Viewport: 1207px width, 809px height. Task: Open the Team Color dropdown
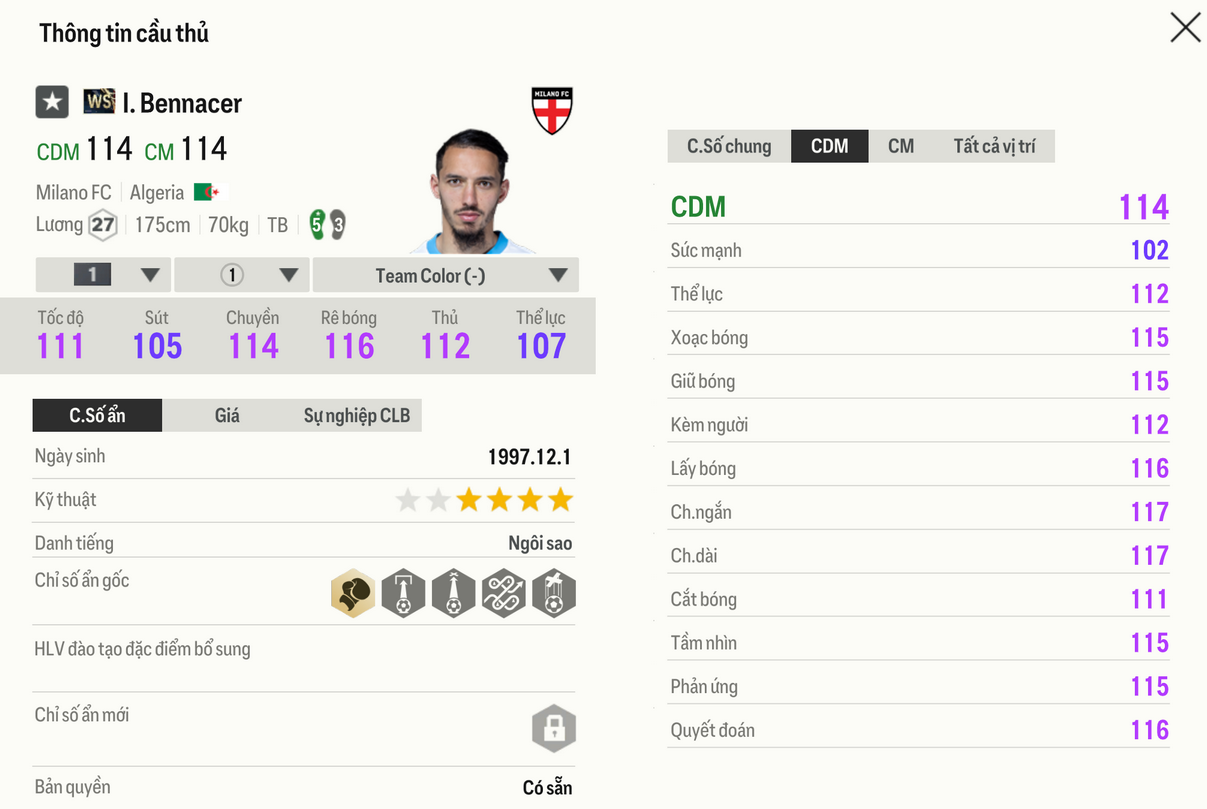(445, 275)
